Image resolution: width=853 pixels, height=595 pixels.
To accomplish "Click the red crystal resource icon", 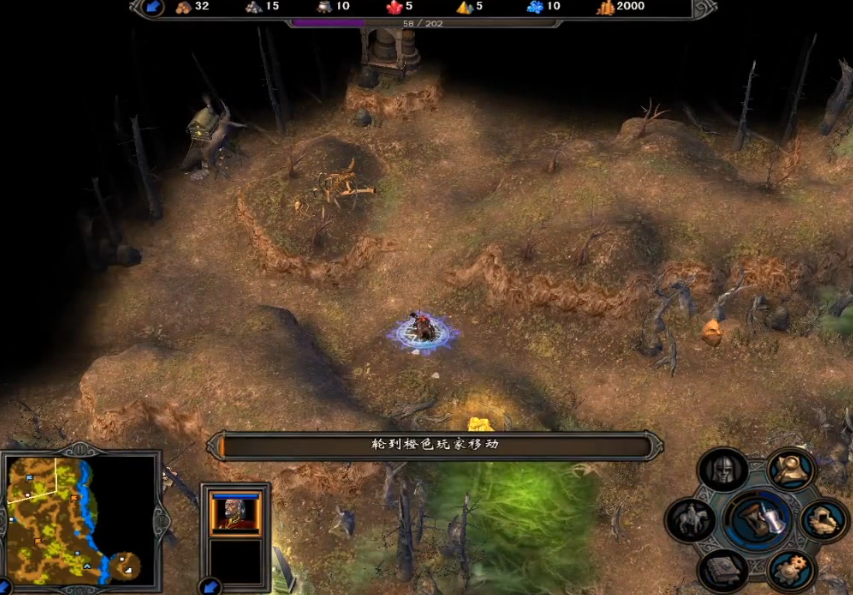I will 394,8.
